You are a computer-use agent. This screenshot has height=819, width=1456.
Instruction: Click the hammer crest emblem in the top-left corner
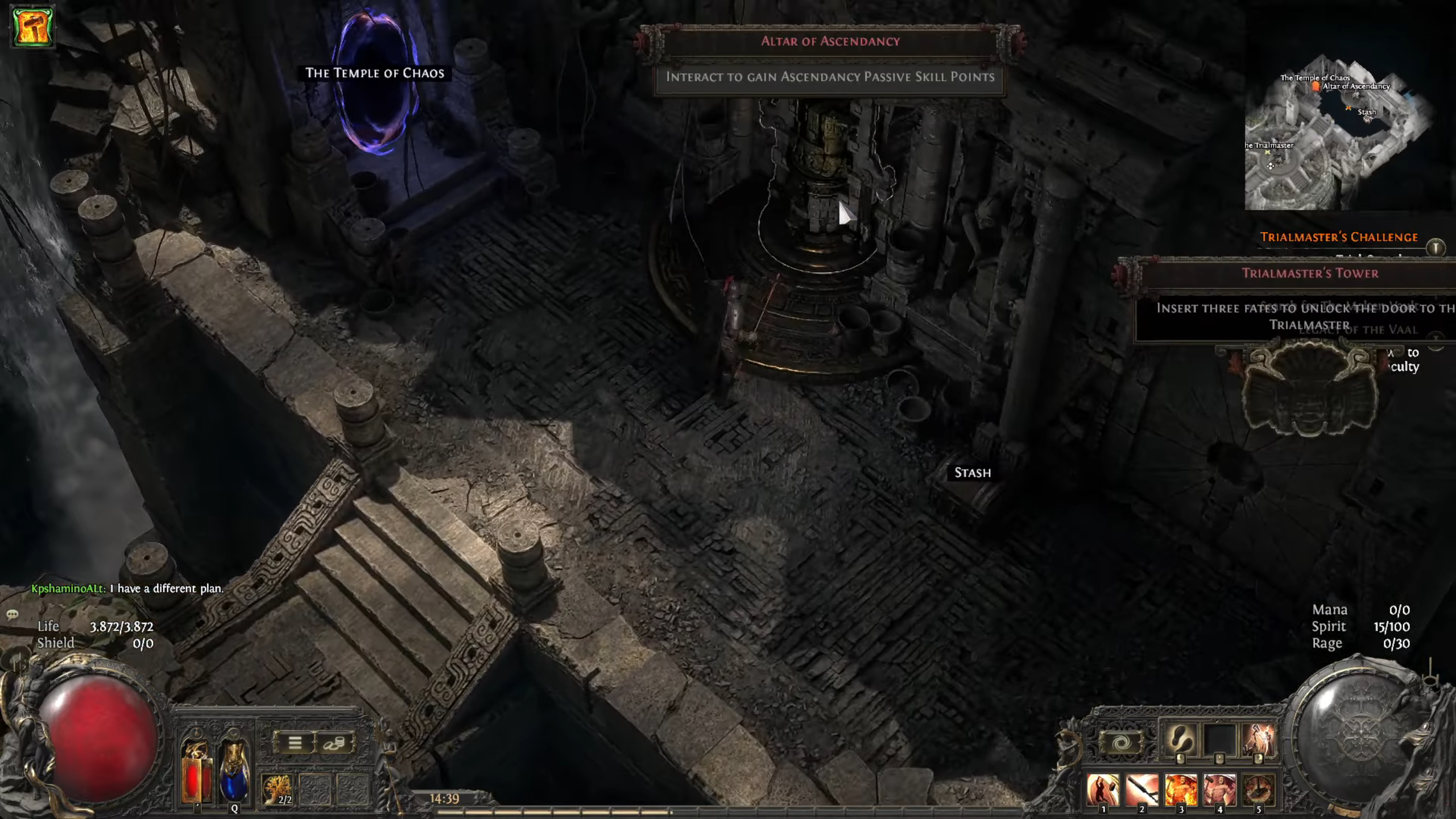coord(32,26)
